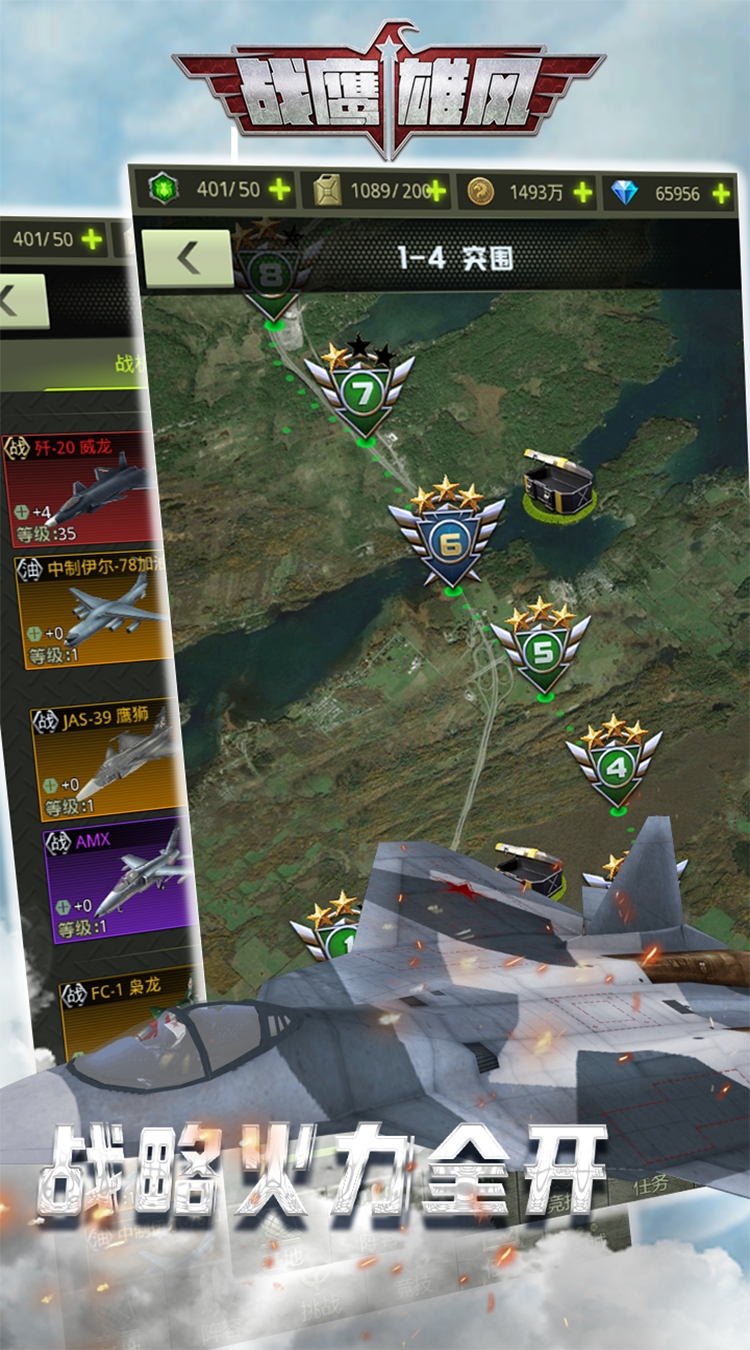Image resolution: width=750 pixels, height=1350 pixels.
Task: Add more energy with the plus button
Action: click(280, 191)
